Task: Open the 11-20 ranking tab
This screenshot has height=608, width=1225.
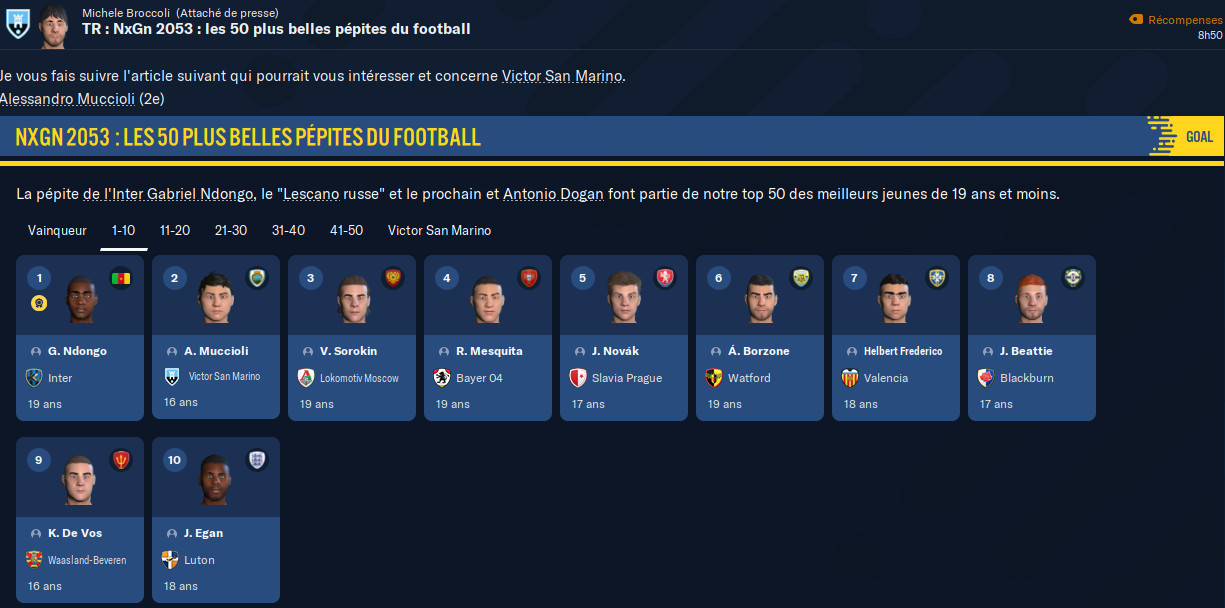Action: pos(175,231)
